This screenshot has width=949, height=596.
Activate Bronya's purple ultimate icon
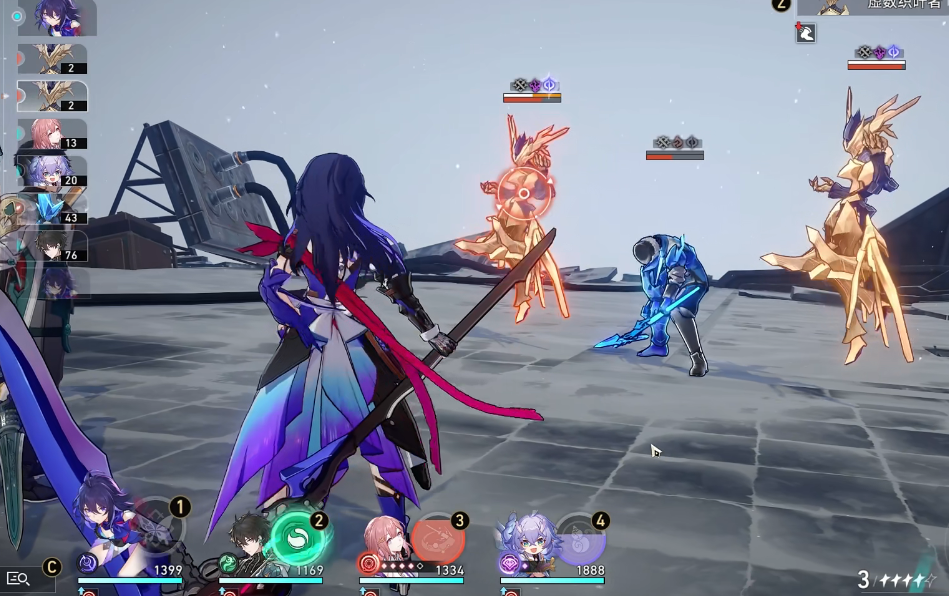pos(579,540)
